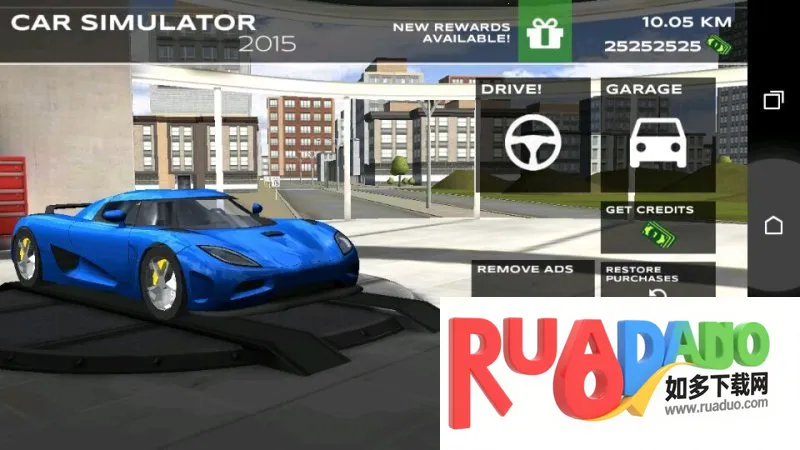Open Android recent apps square button
The width and height of the screenshot is (800, 450).
773,100
